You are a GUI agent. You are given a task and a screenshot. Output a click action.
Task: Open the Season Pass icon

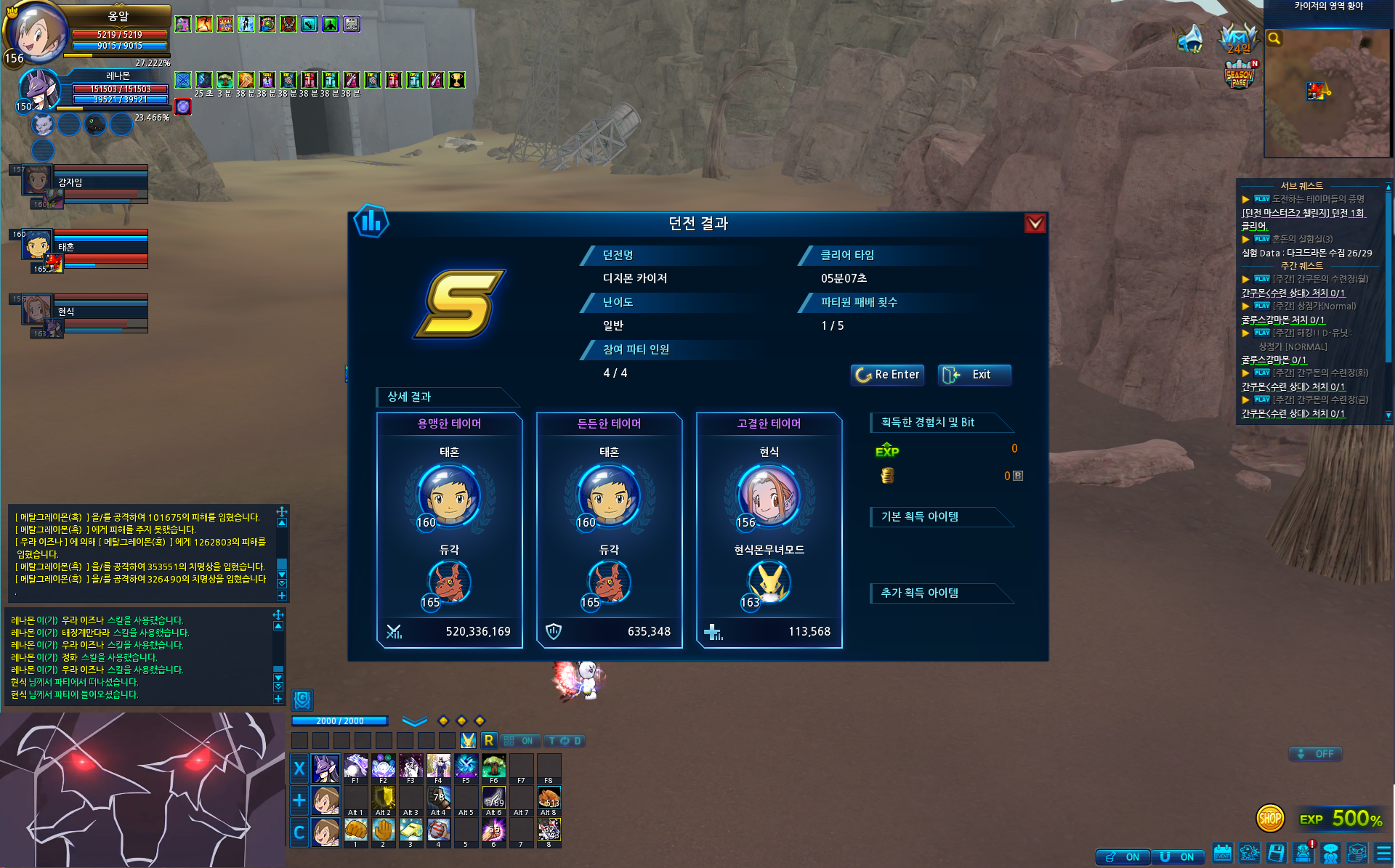click(1239, 75)
